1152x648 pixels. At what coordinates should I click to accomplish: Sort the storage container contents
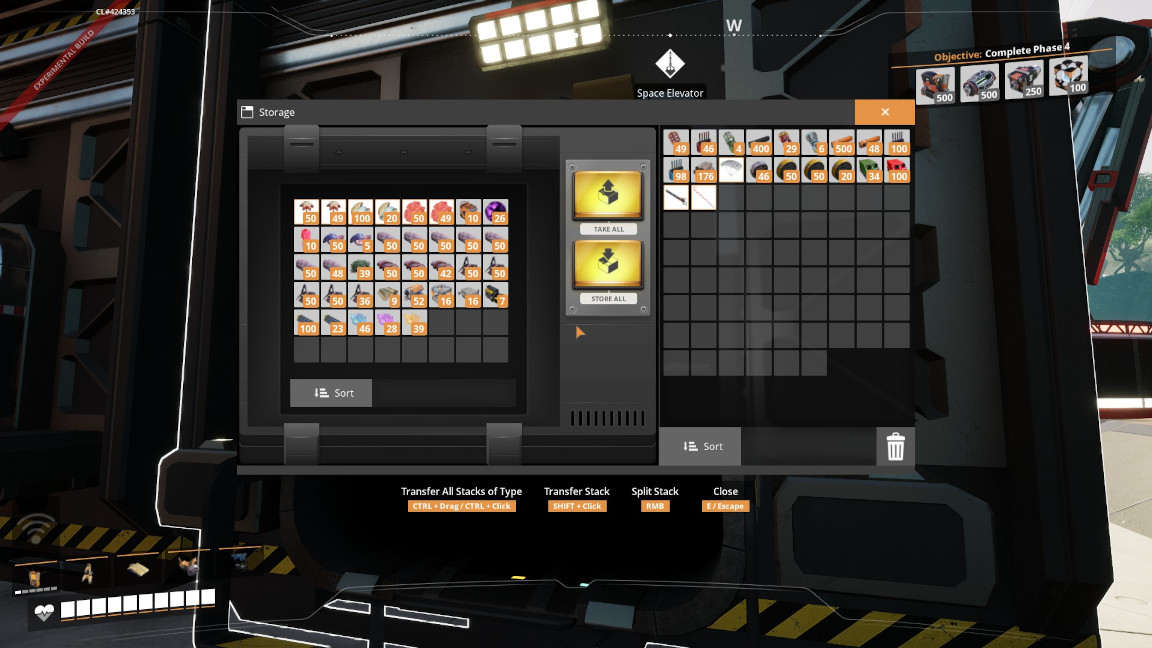tap(331, 393)
